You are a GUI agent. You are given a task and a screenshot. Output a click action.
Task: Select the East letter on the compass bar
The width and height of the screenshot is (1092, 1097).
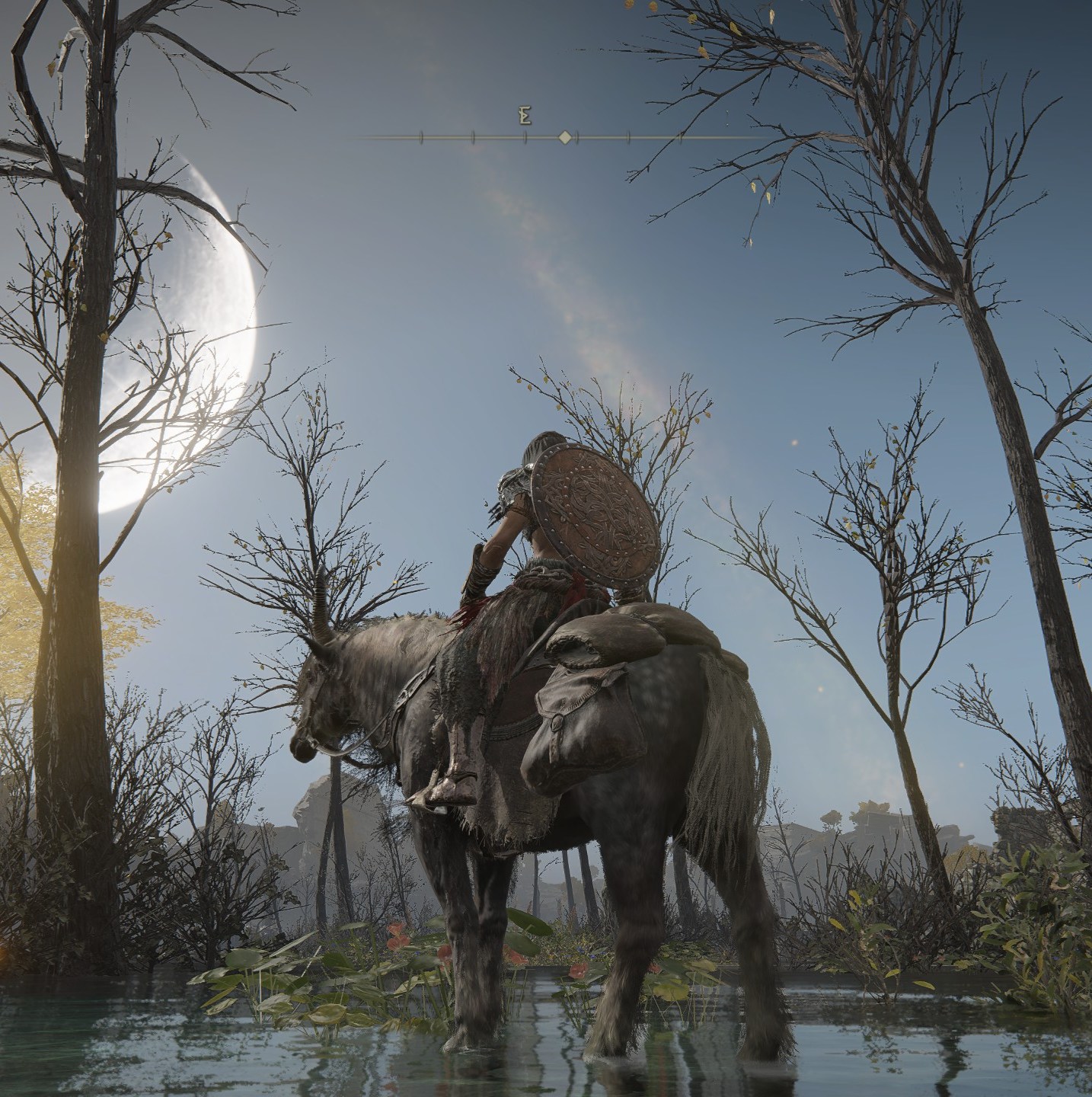click(x=525, y=117)
